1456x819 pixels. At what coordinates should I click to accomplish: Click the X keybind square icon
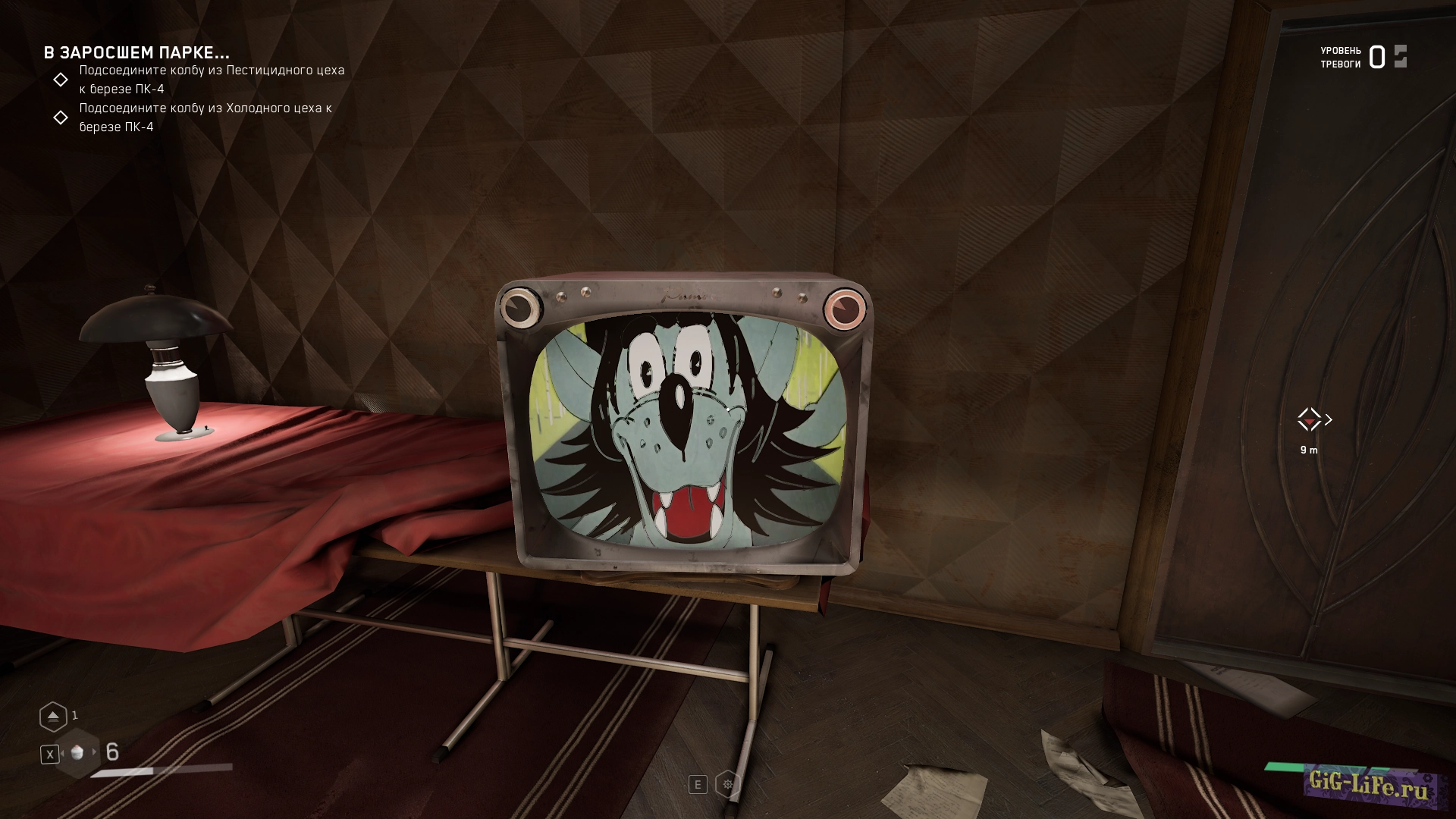pos(50,755)
